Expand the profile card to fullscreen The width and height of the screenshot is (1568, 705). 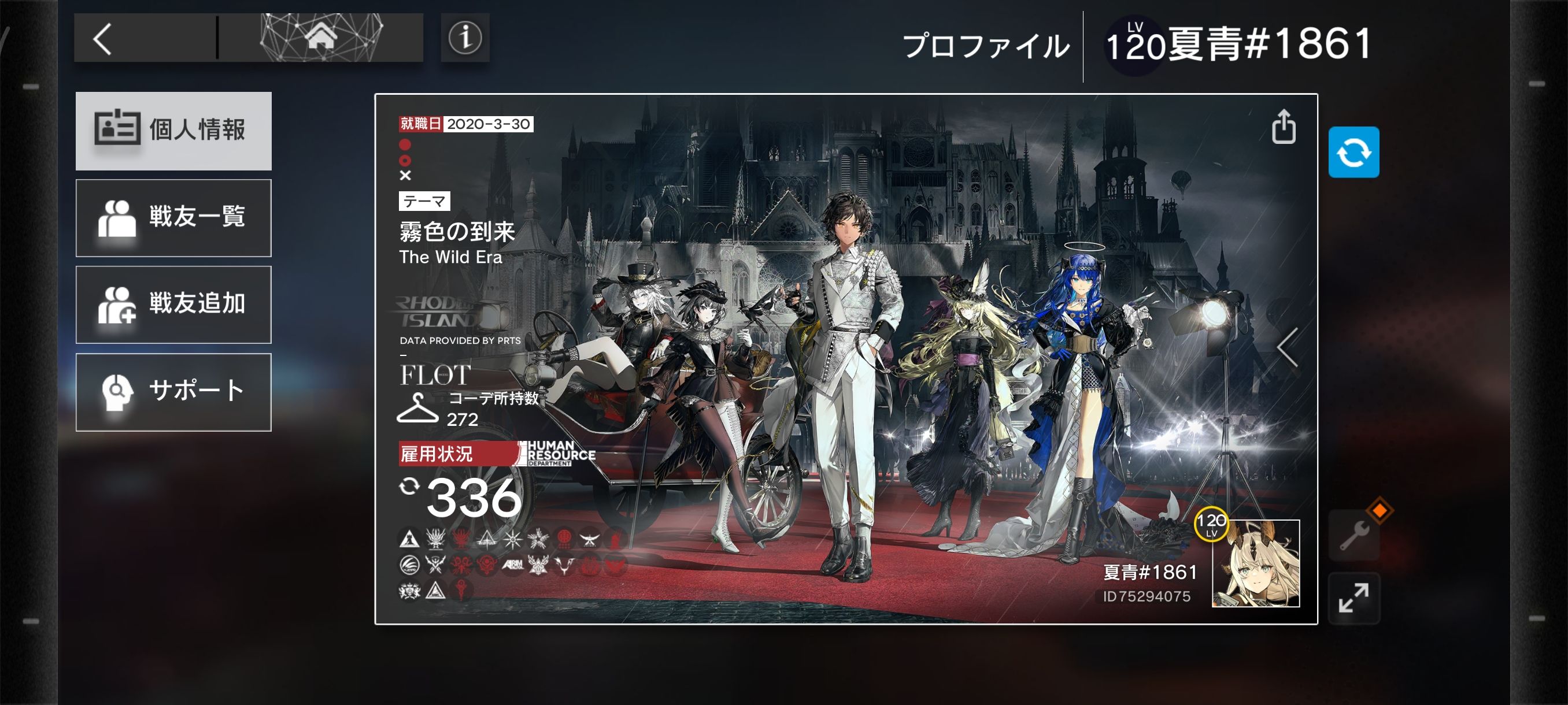(x=1353, y=598)
